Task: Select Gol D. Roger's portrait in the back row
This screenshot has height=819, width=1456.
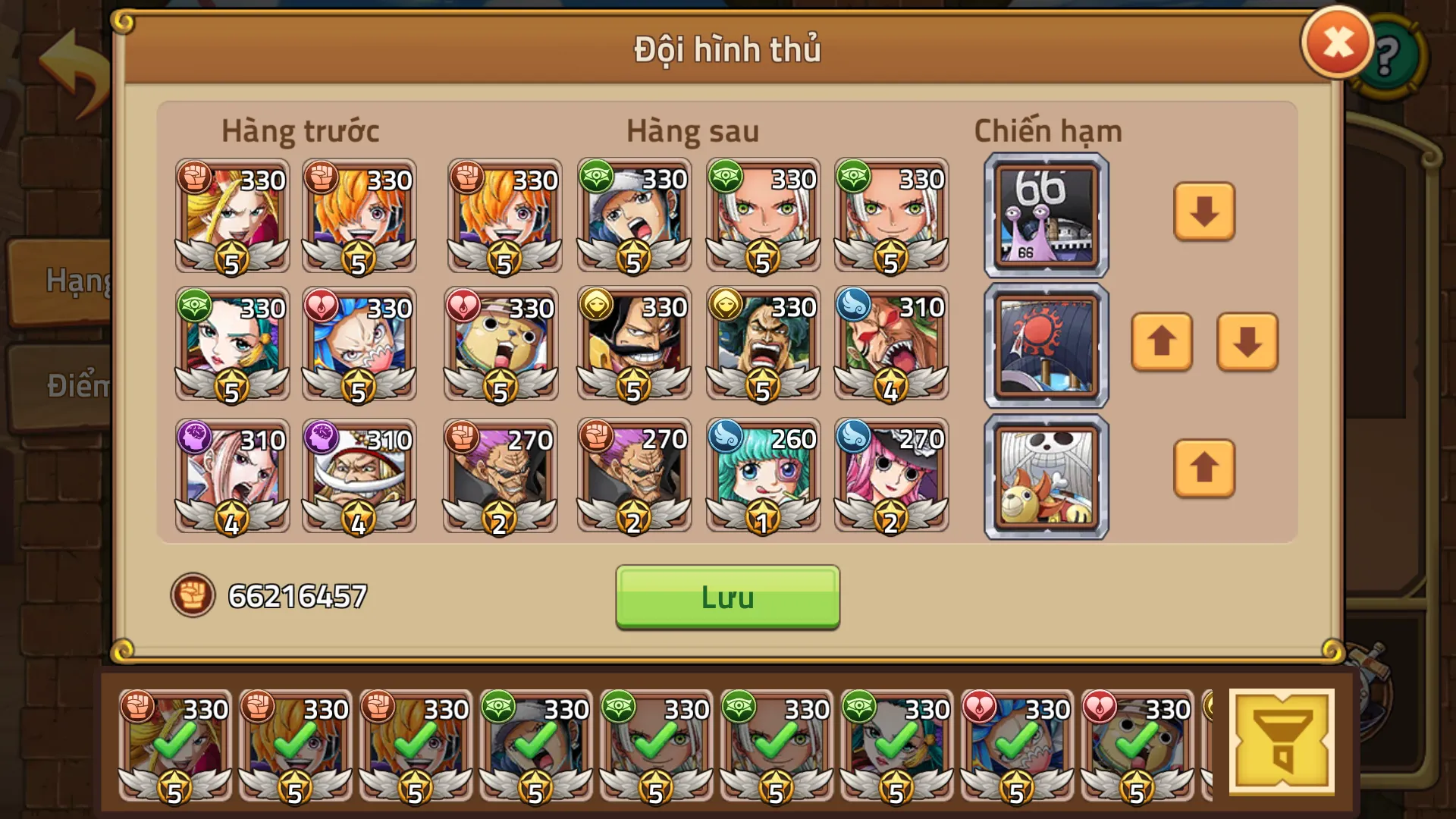Action: pyautogui.click(x=633, y=345)
